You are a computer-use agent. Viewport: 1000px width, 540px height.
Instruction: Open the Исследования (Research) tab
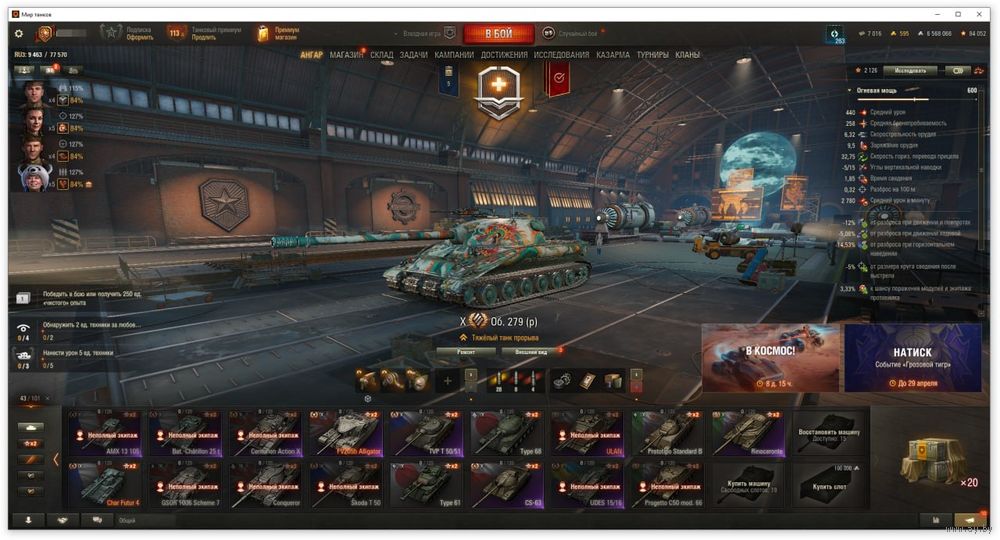(561, 55)
